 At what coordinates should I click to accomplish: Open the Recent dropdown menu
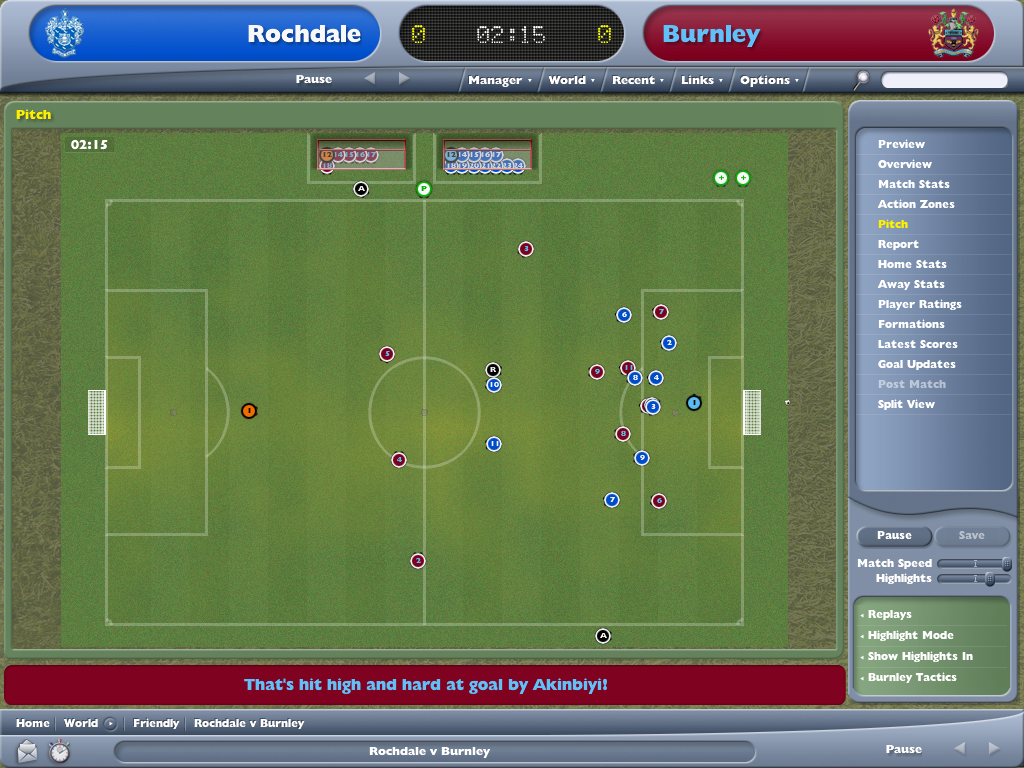coord(637,80)
